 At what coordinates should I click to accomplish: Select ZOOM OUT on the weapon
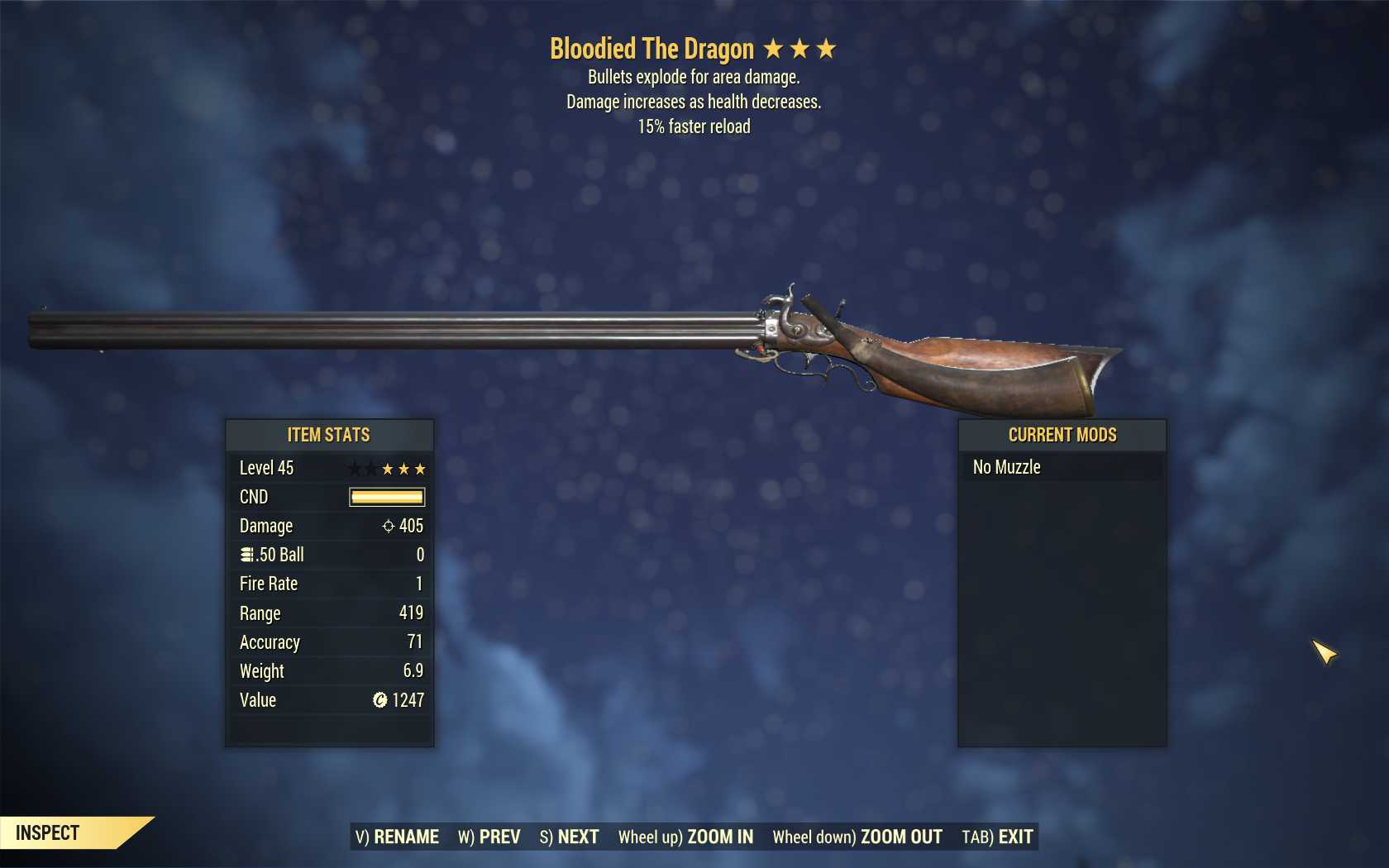[857, 837]
